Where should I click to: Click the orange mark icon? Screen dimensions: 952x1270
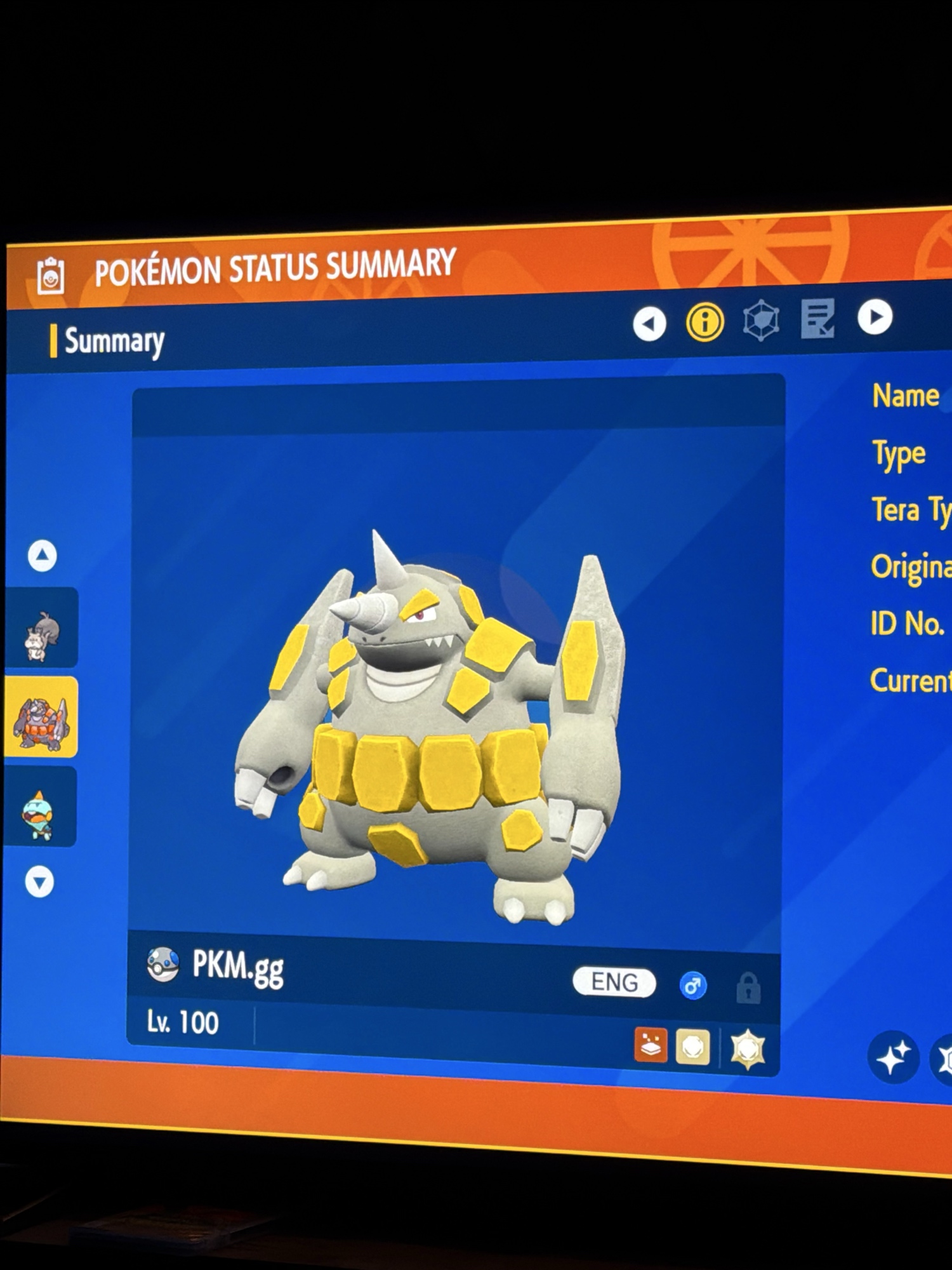click(651, 1045)
